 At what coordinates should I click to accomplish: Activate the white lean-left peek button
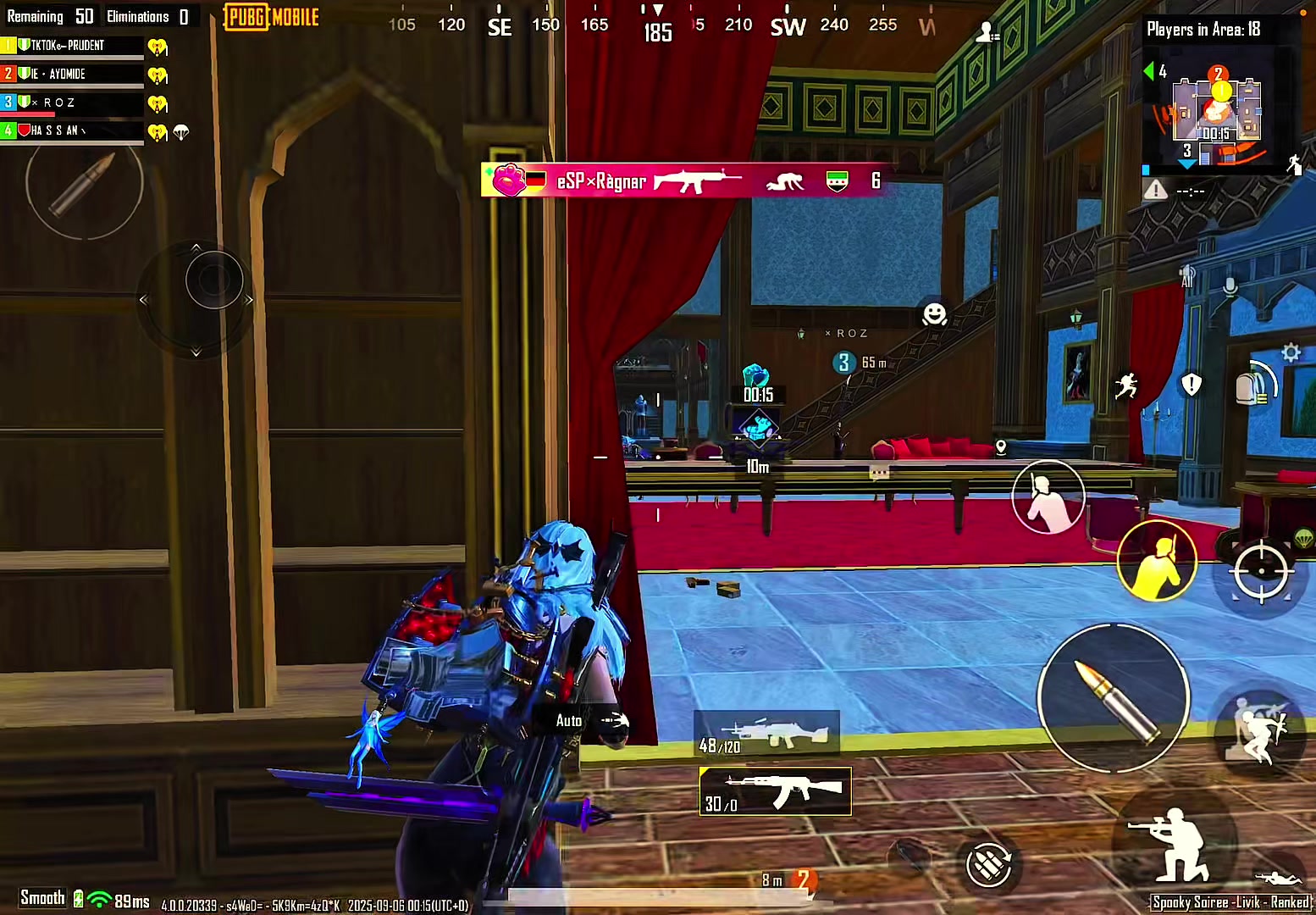point(1048,497)
